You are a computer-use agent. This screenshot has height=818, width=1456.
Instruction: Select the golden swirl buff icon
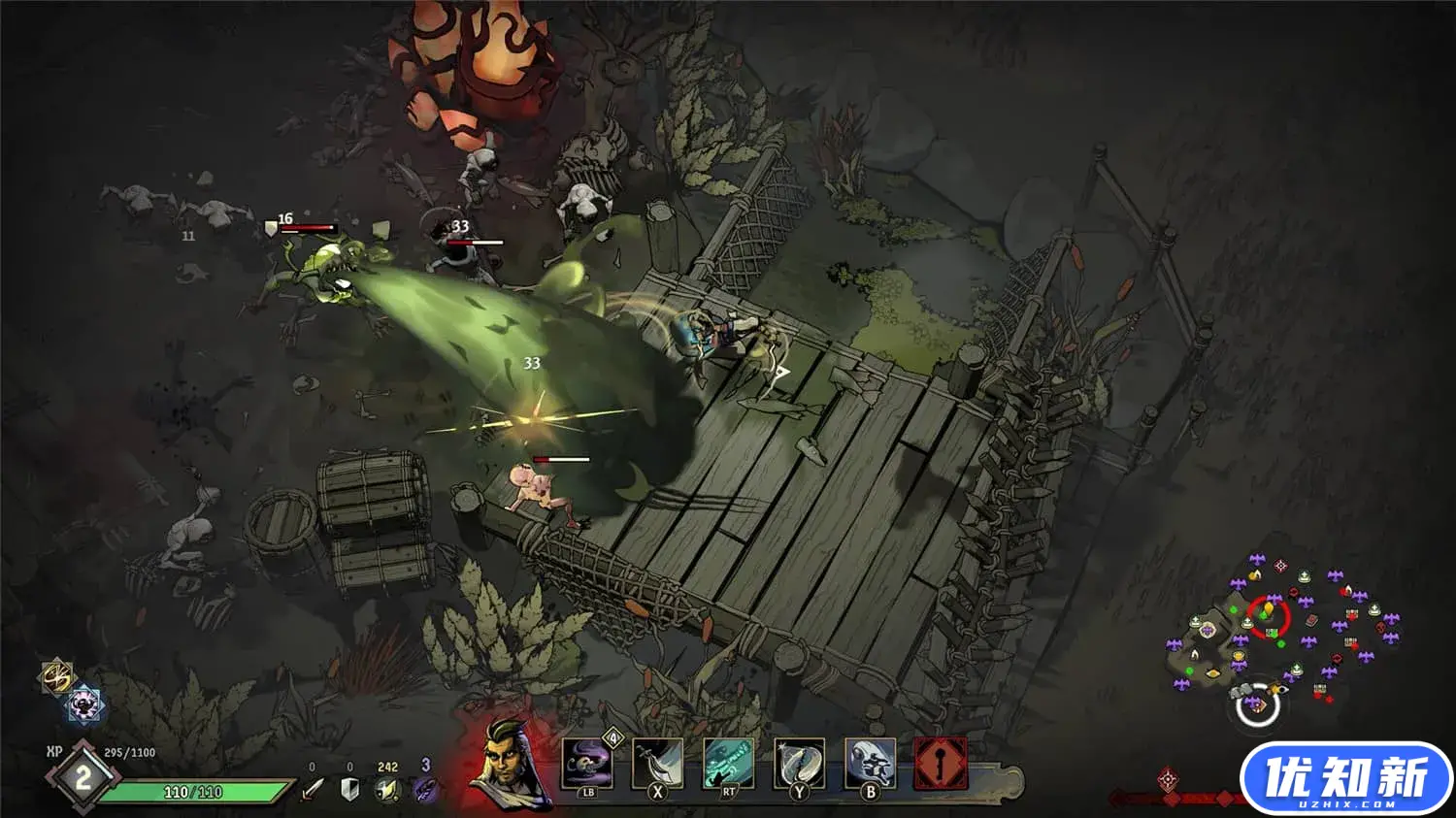point(57,676)
